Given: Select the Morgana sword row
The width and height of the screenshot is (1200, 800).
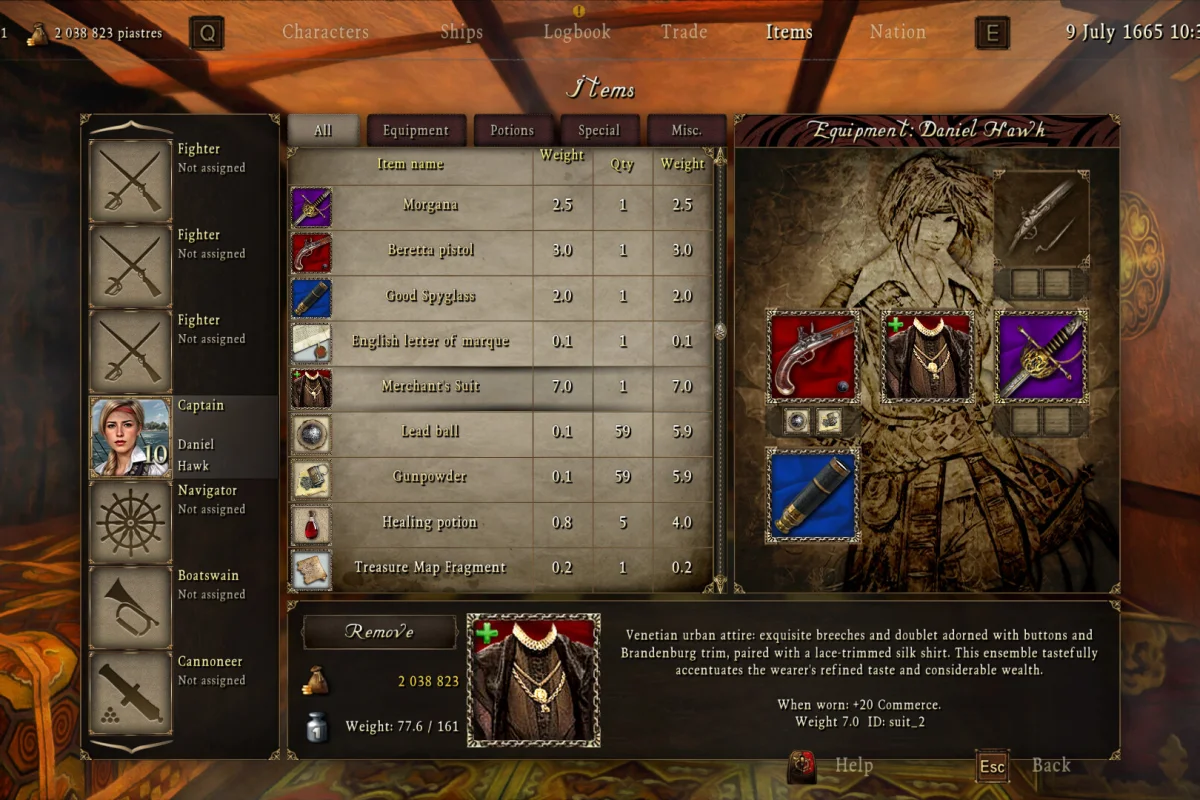Looking at the screenshot, I should (430, 205).
